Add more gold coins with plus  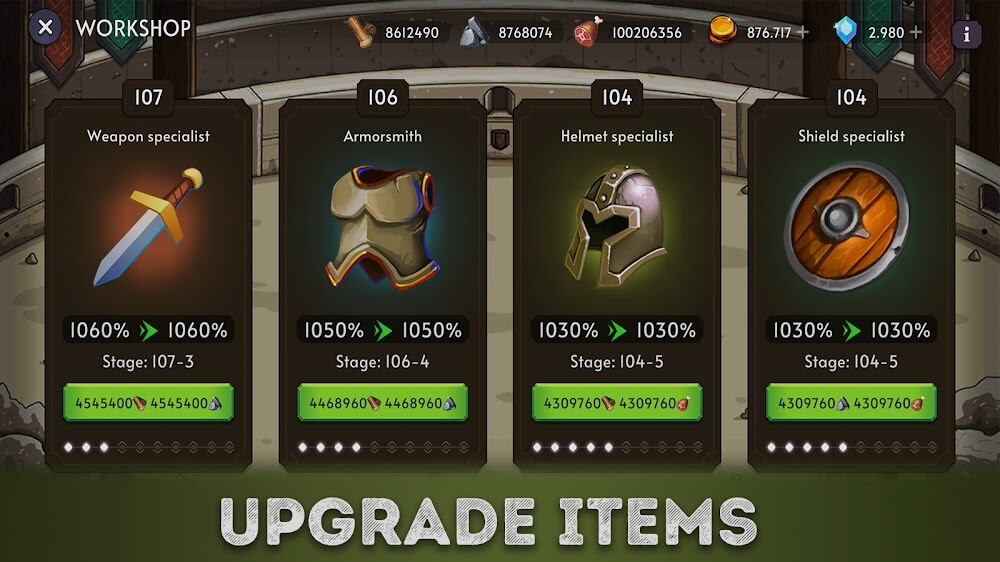tap(802, 32)
